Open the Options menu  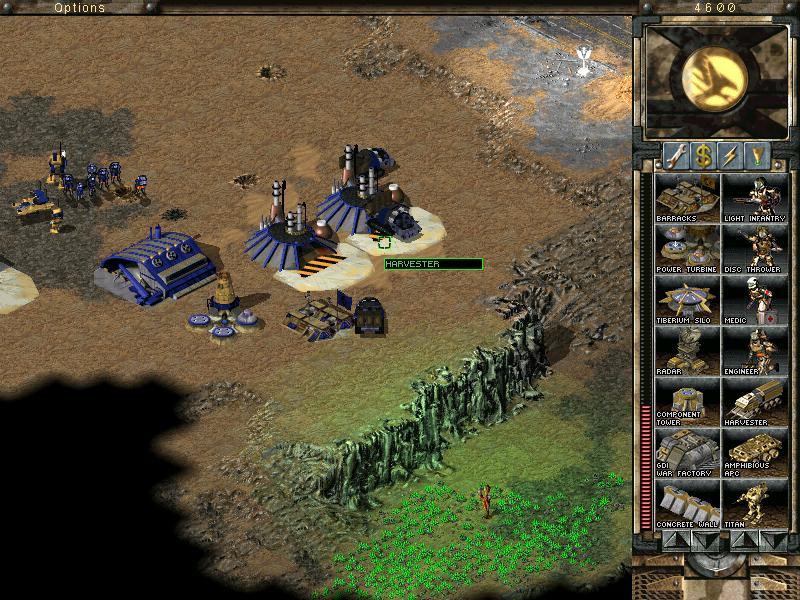(80, 7)
